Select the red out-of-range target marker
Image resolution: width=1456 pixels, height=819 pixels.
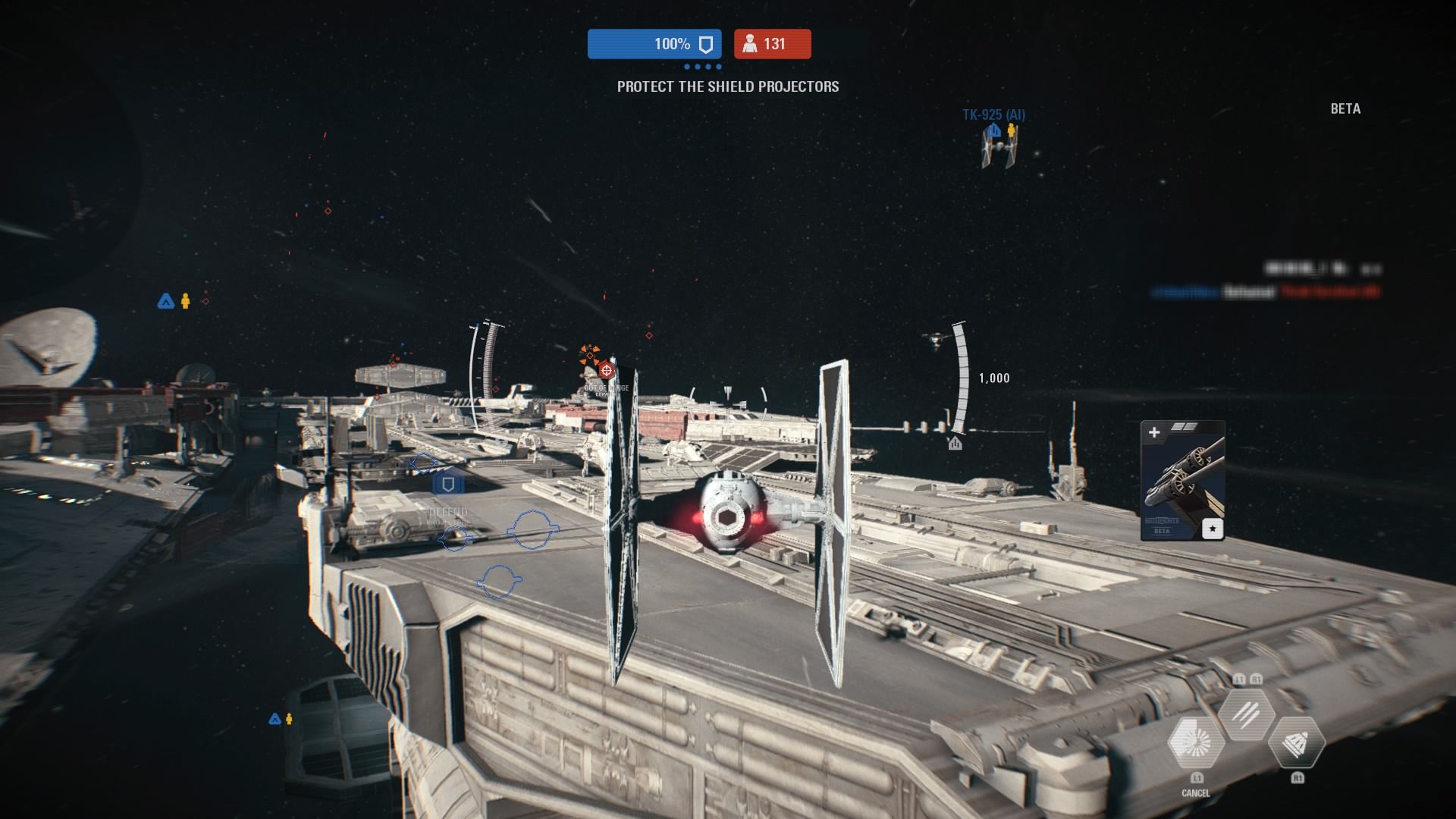click(x=606, y=370)
